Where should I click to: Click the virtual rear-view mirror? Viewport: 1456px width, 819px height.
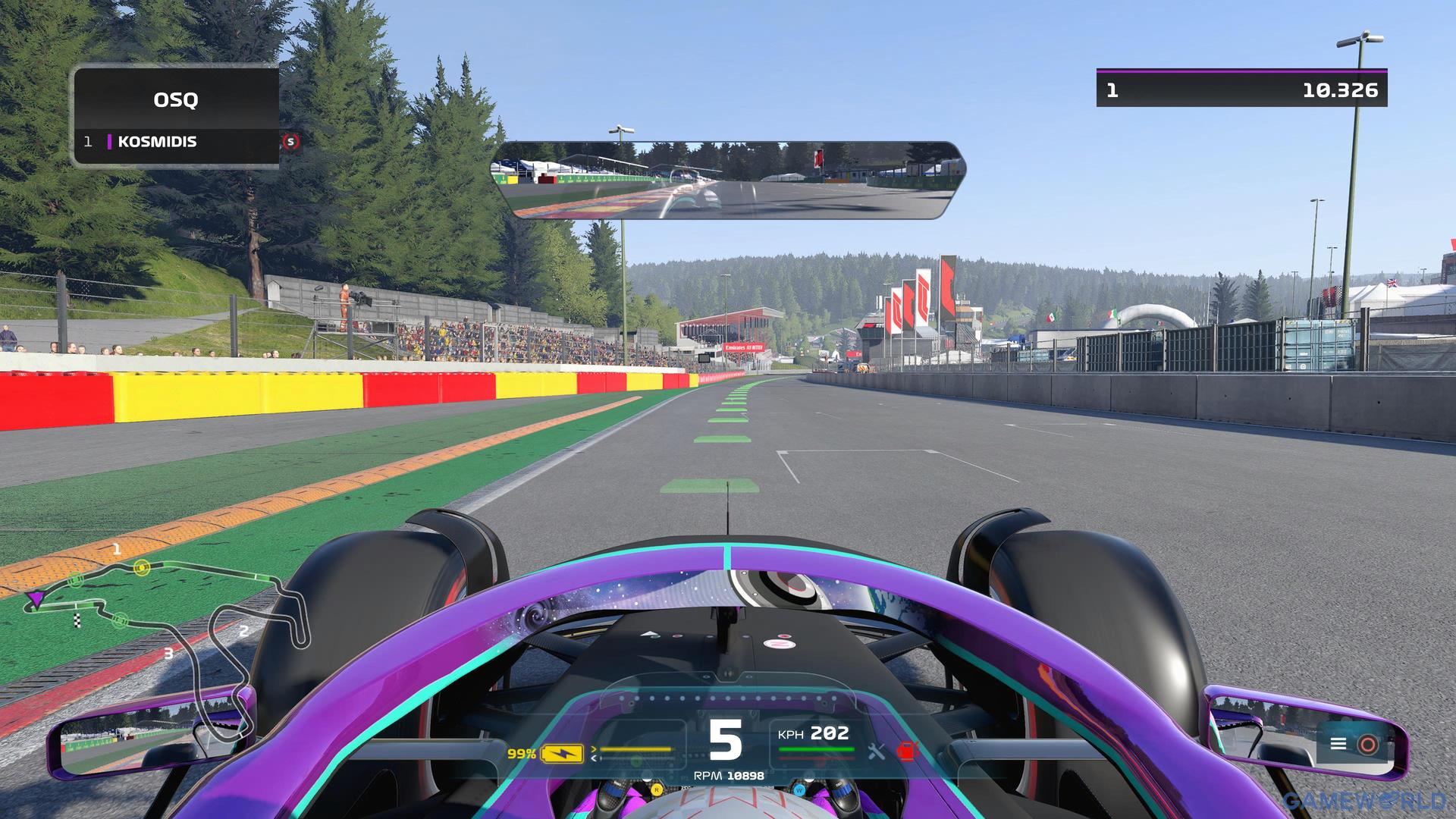[728, 180]
